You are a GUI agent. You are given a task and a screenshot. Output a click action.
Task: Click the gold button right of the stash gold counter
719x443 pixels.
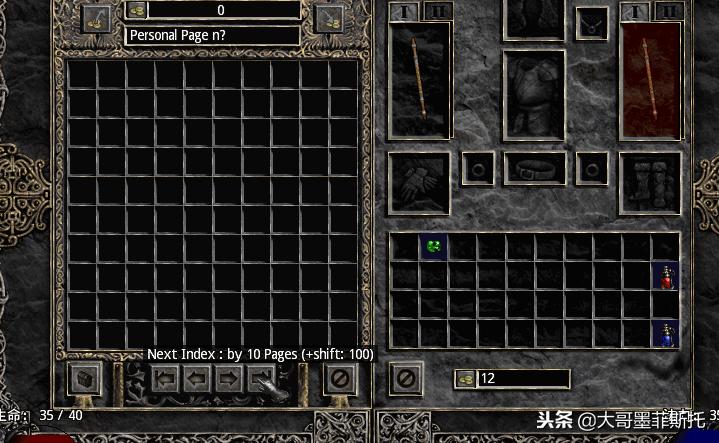(x=329, y=17)
